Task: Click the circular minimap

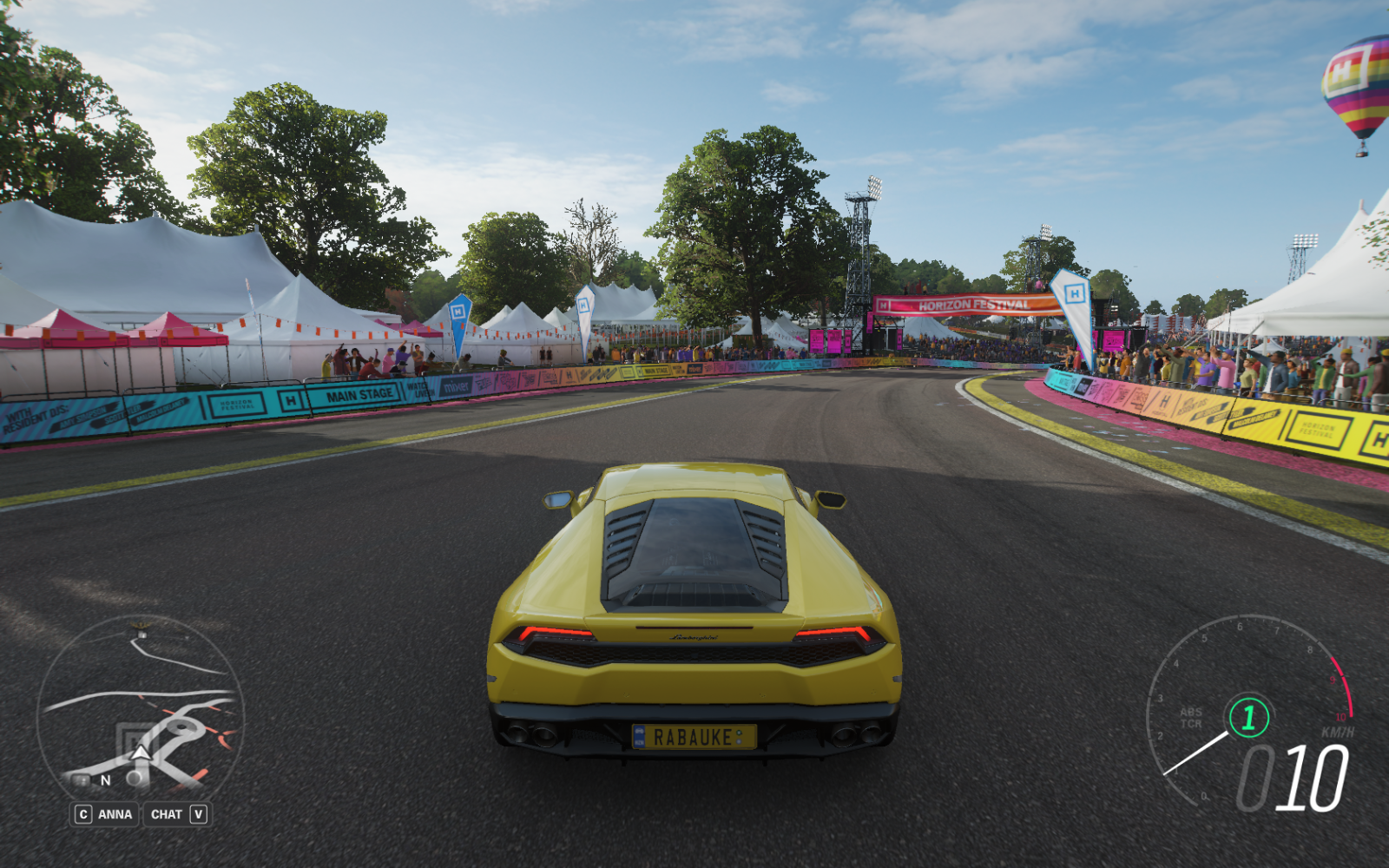Action: [141, 707]
